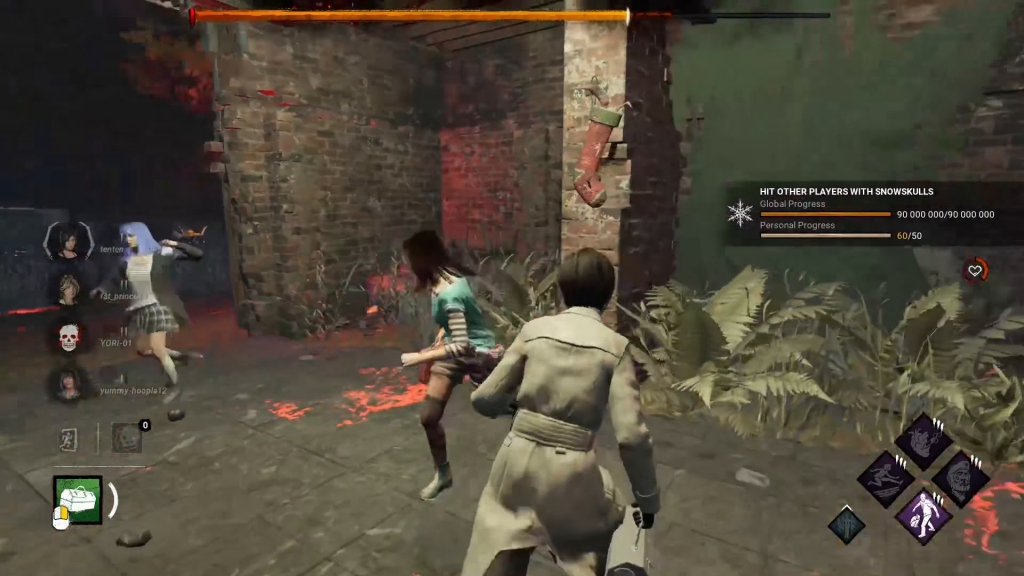Select the second survivor's blonde portrait
Screen dimensions: 1024x576
click(67, 290)
